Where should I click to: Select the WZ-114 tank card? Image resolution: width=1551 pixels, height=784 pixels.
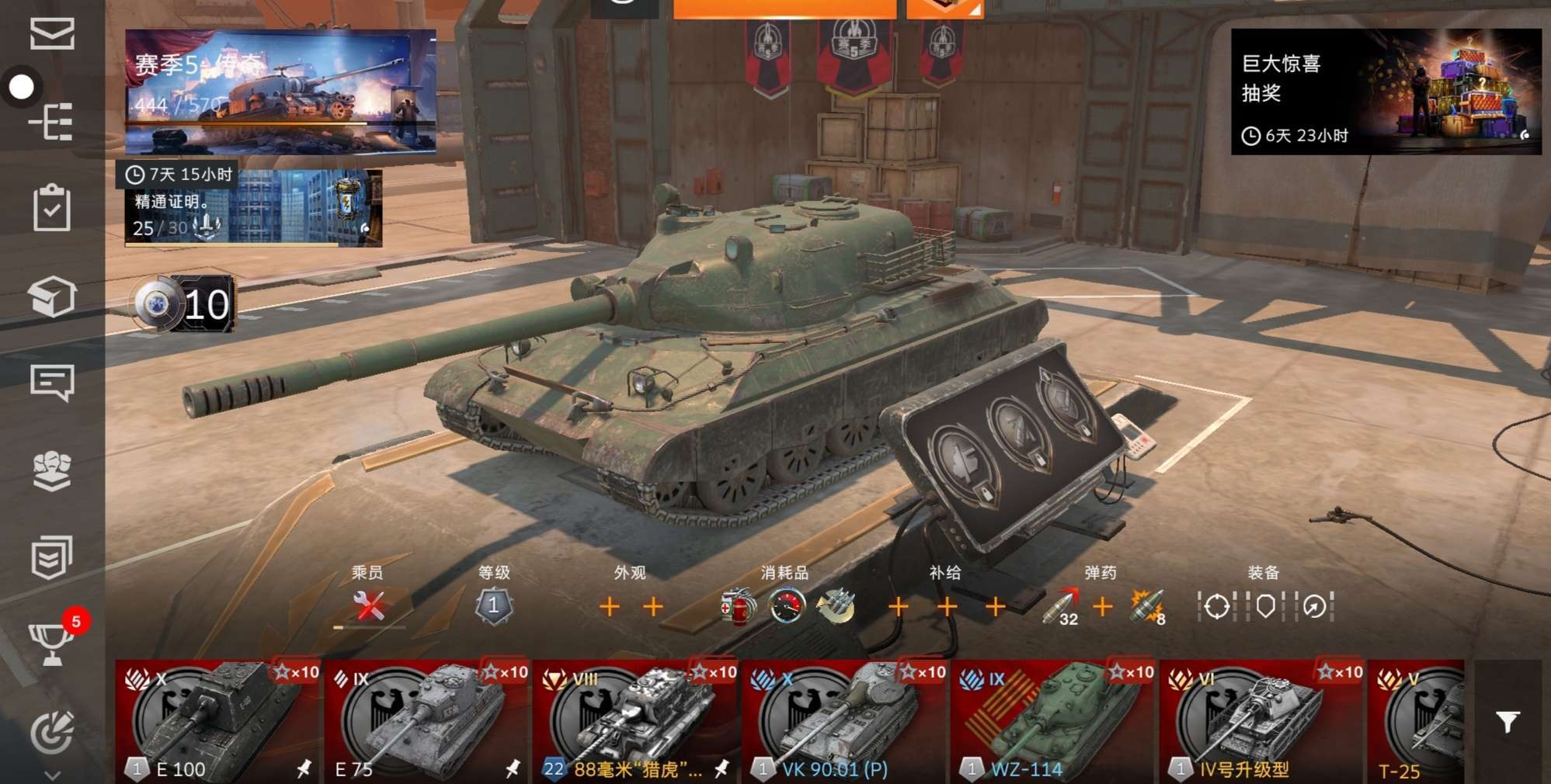pos(1053,722)
